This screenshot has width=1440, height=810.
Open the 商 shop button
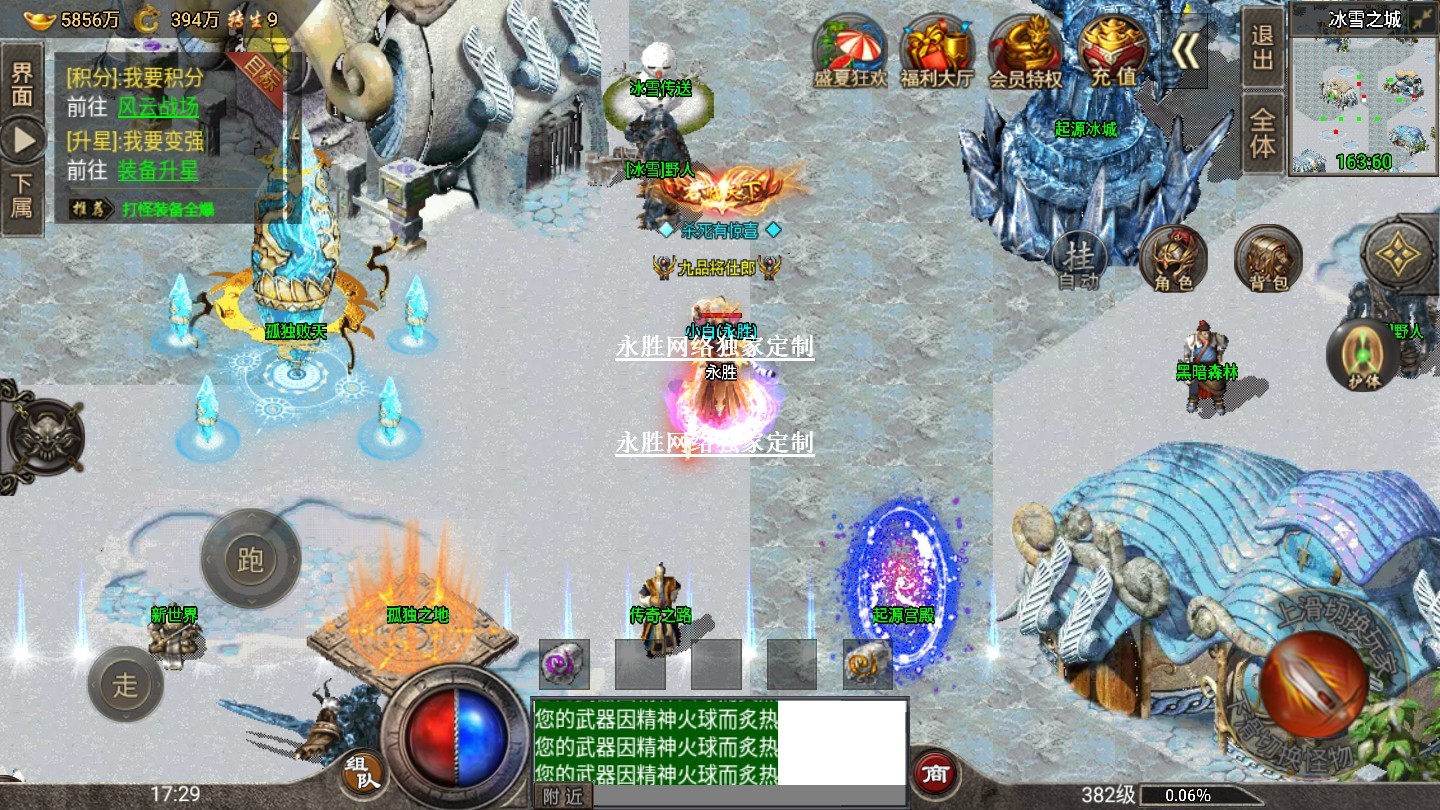[935, 773]
